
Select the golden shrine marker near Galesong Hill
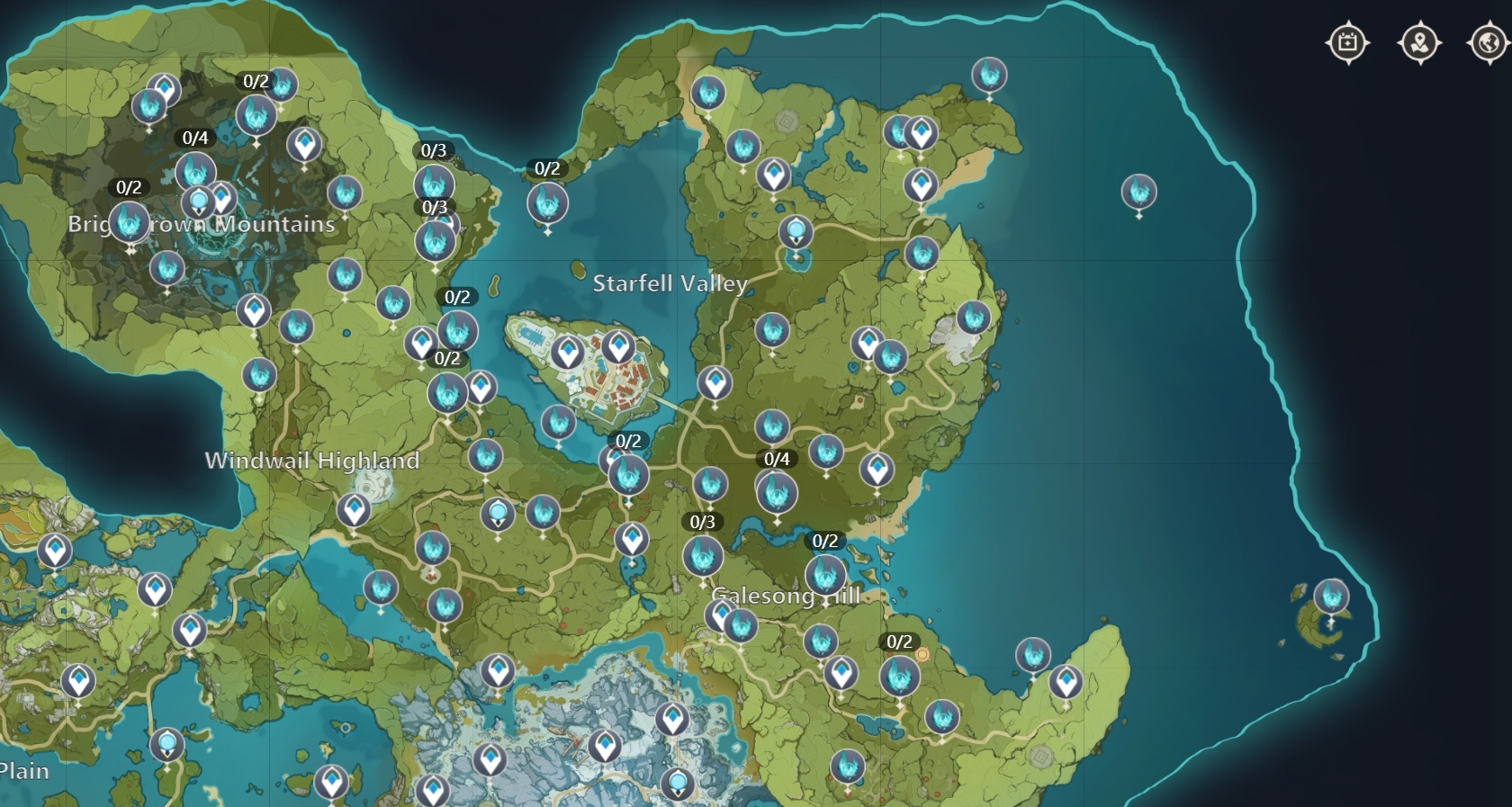click(922, 655)
